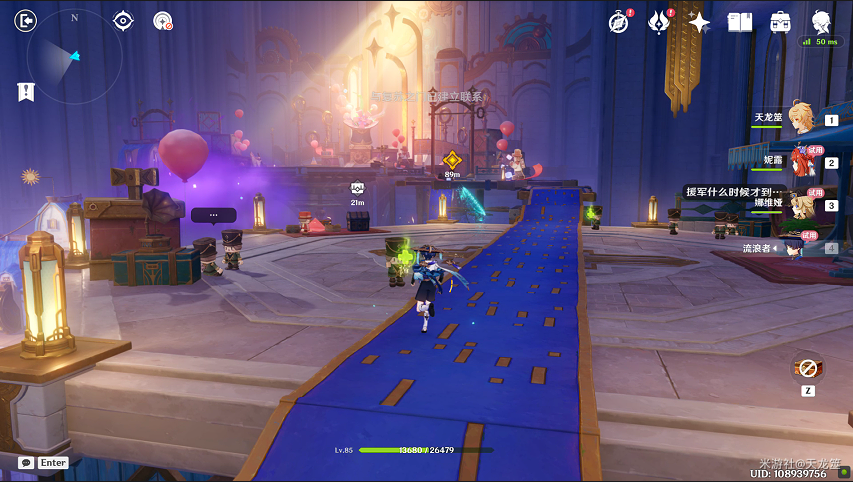
Task: Open the chat box speech bubble
Action: pos(26,463)
